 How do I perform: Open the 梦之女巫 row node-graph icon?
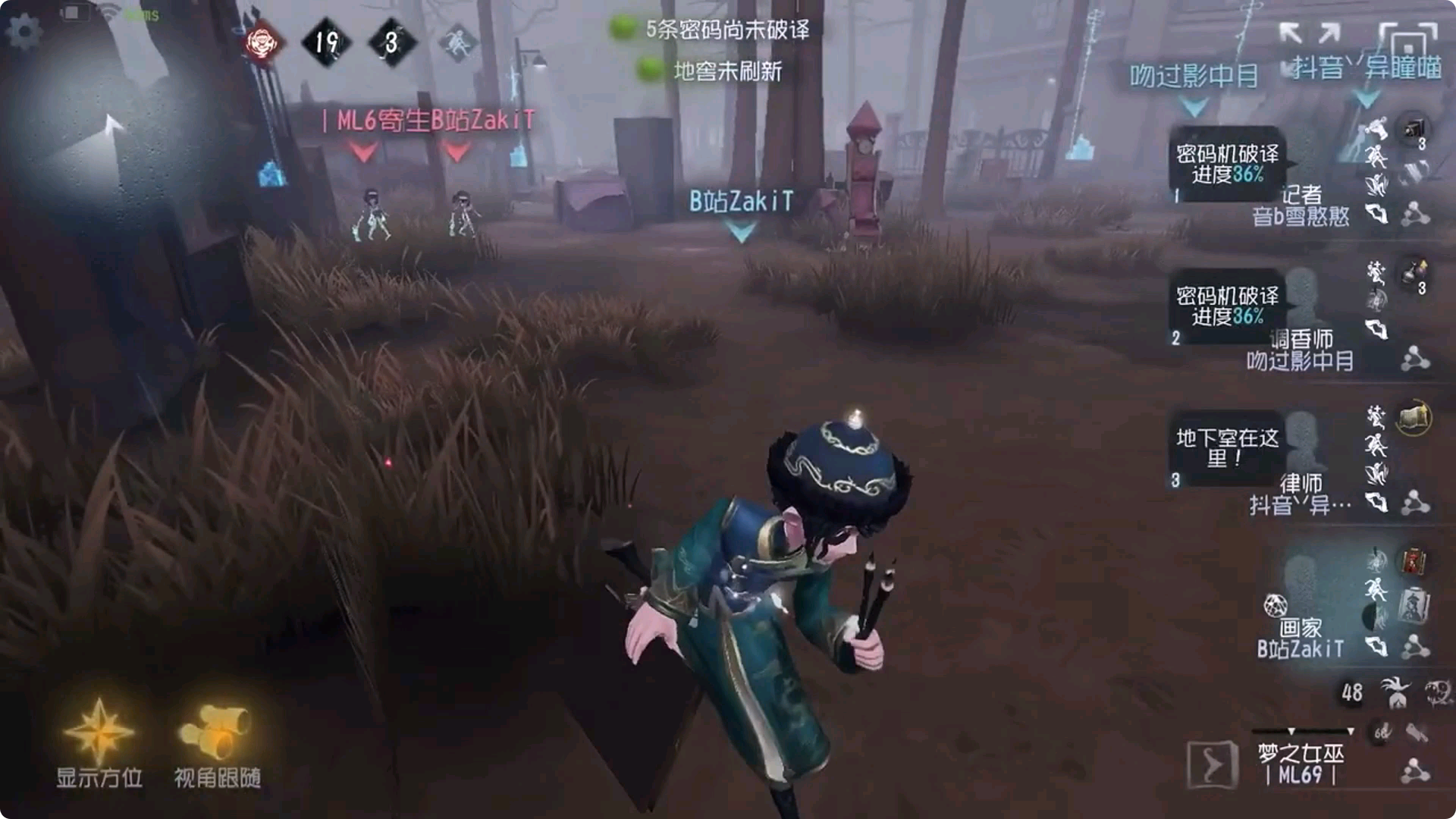(1415, 770)
